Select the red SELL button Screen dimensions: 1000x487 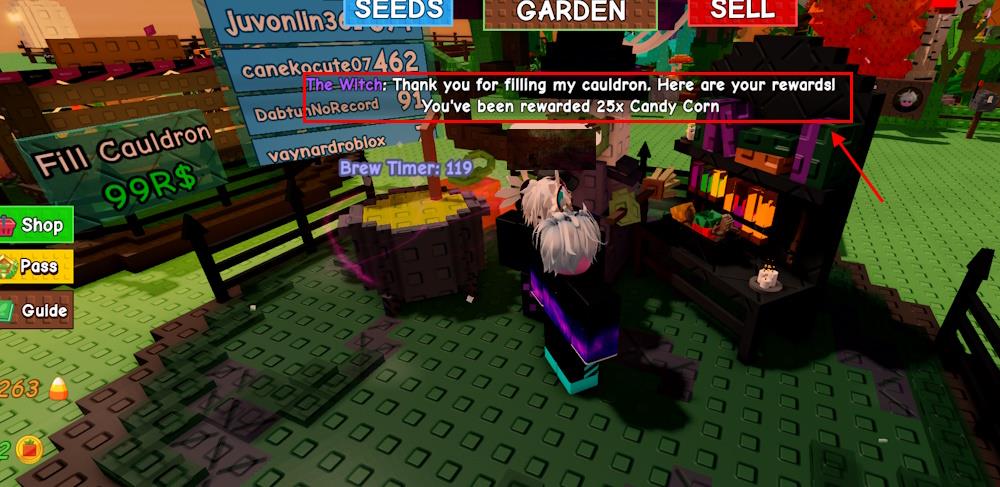742,11
